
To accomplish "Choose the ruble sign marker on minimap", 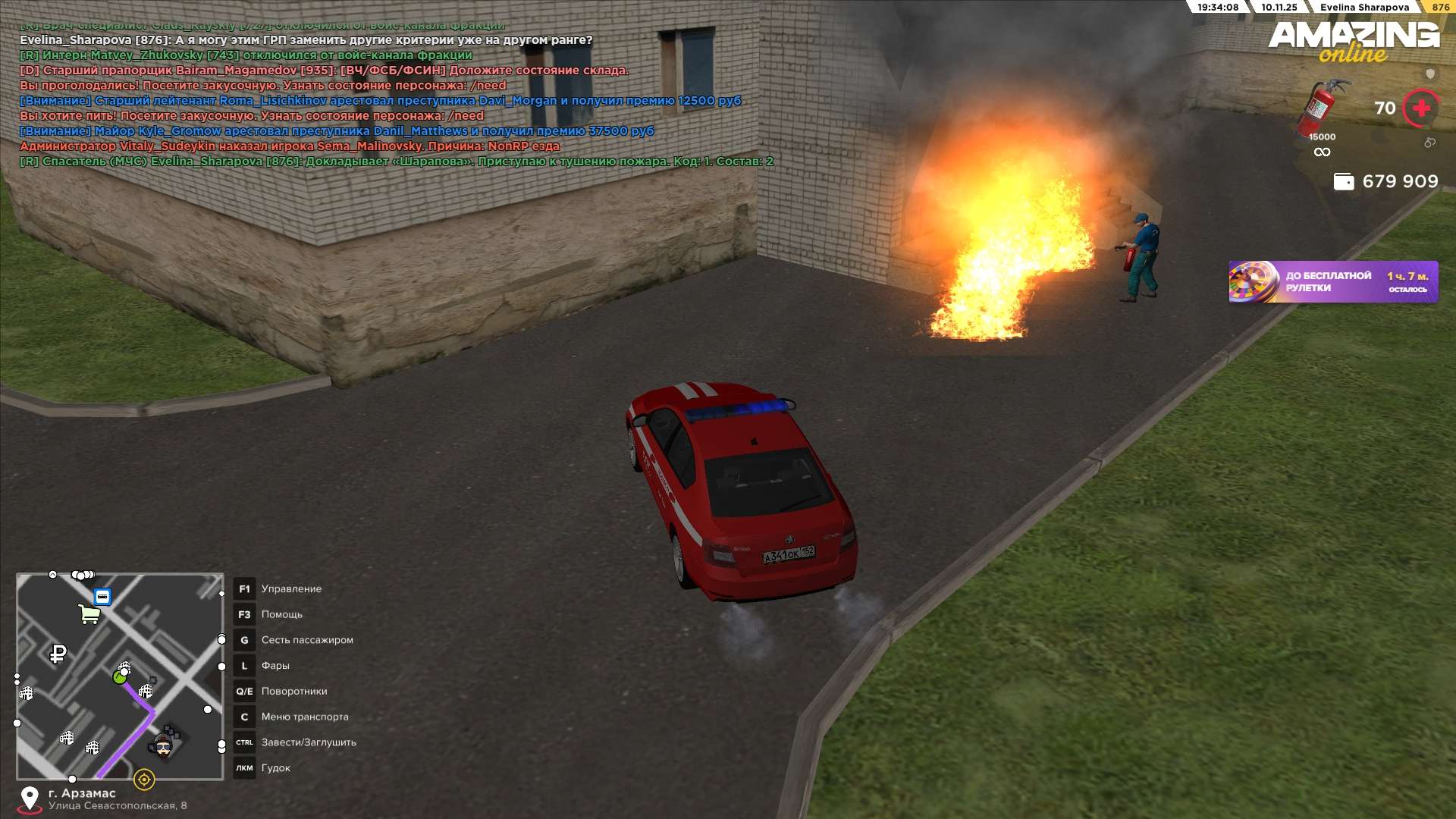I will pos(58,653).
